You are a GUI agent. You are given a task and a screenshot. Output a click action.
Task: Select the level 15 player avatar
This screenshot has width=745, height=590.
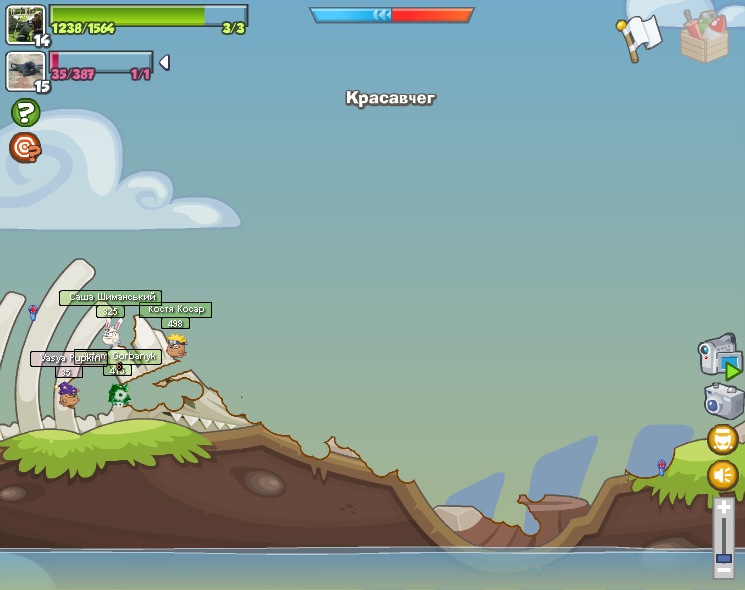(x=25, y=70)
